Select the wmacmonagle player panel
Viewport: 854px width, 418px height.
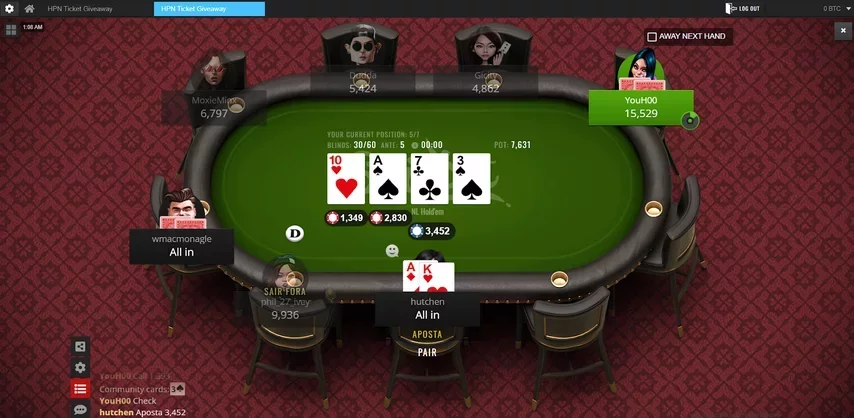pos(182,245)
